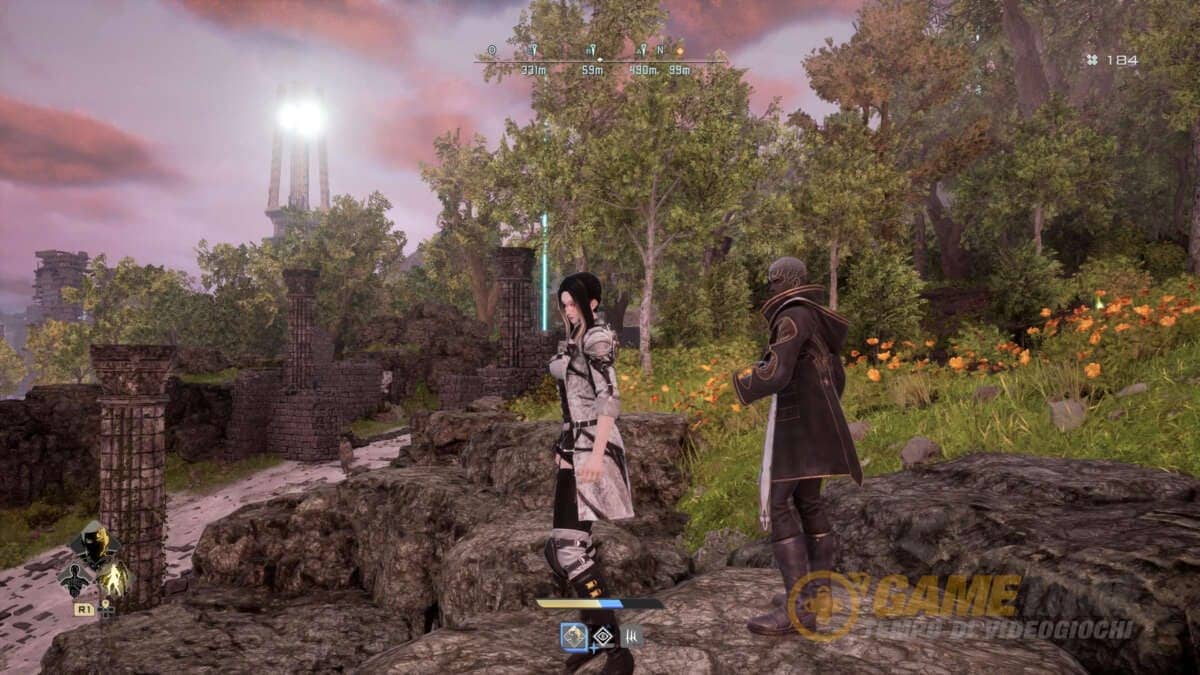Activate the grey claw-marks ability icon
The image size is (1200, 675).
(x=632, y=636)
